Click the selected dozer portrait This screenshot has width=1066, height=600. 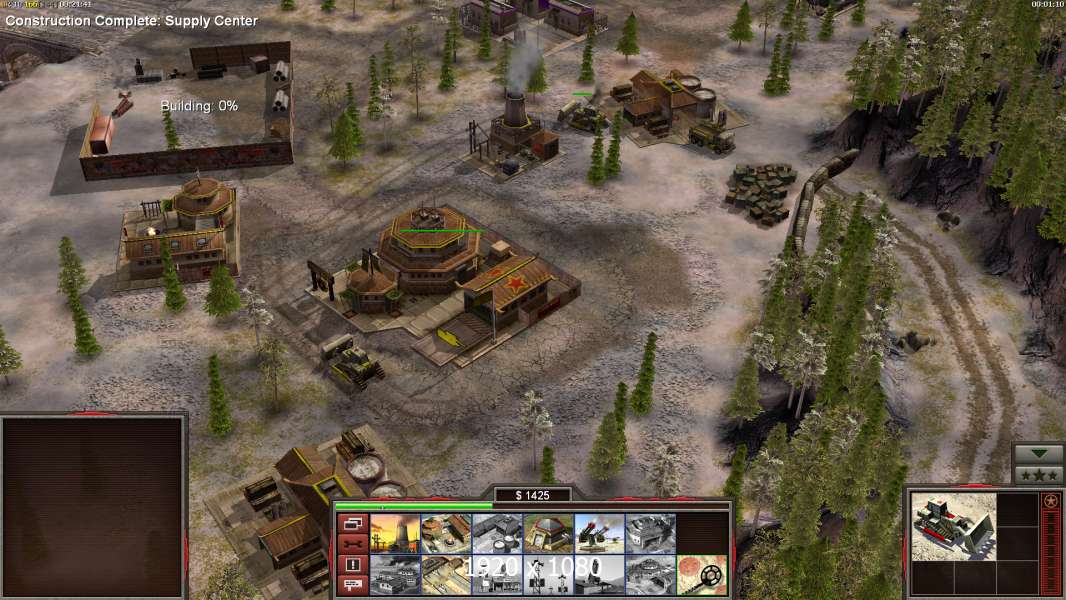pyautogui.click(x=953, y=527)
